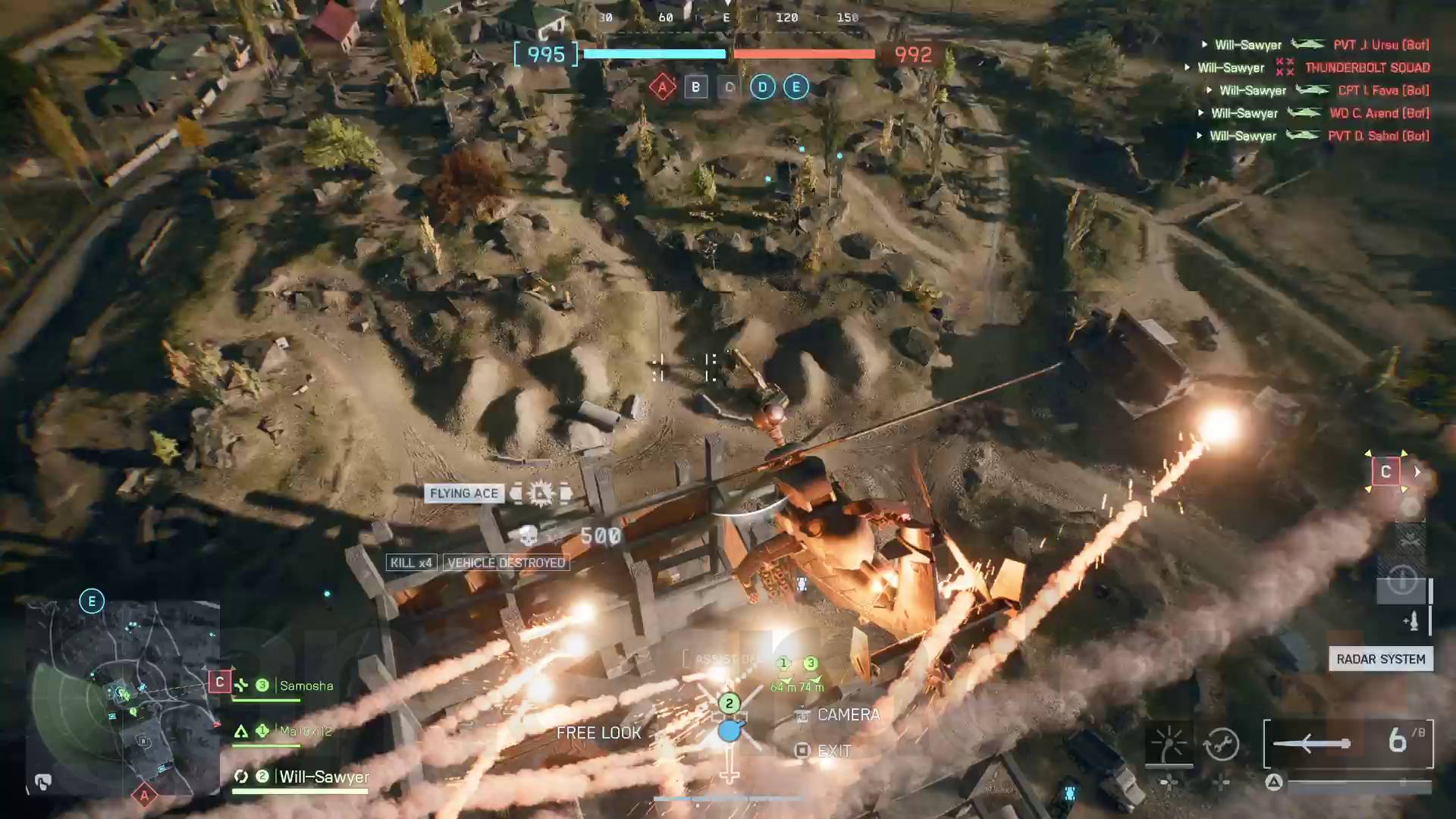This screenshot has height=819, width=1456.
Task: Click the squad wipe icon beside THUNDERBOLT SQUAD
Action: coord(1285,67)
